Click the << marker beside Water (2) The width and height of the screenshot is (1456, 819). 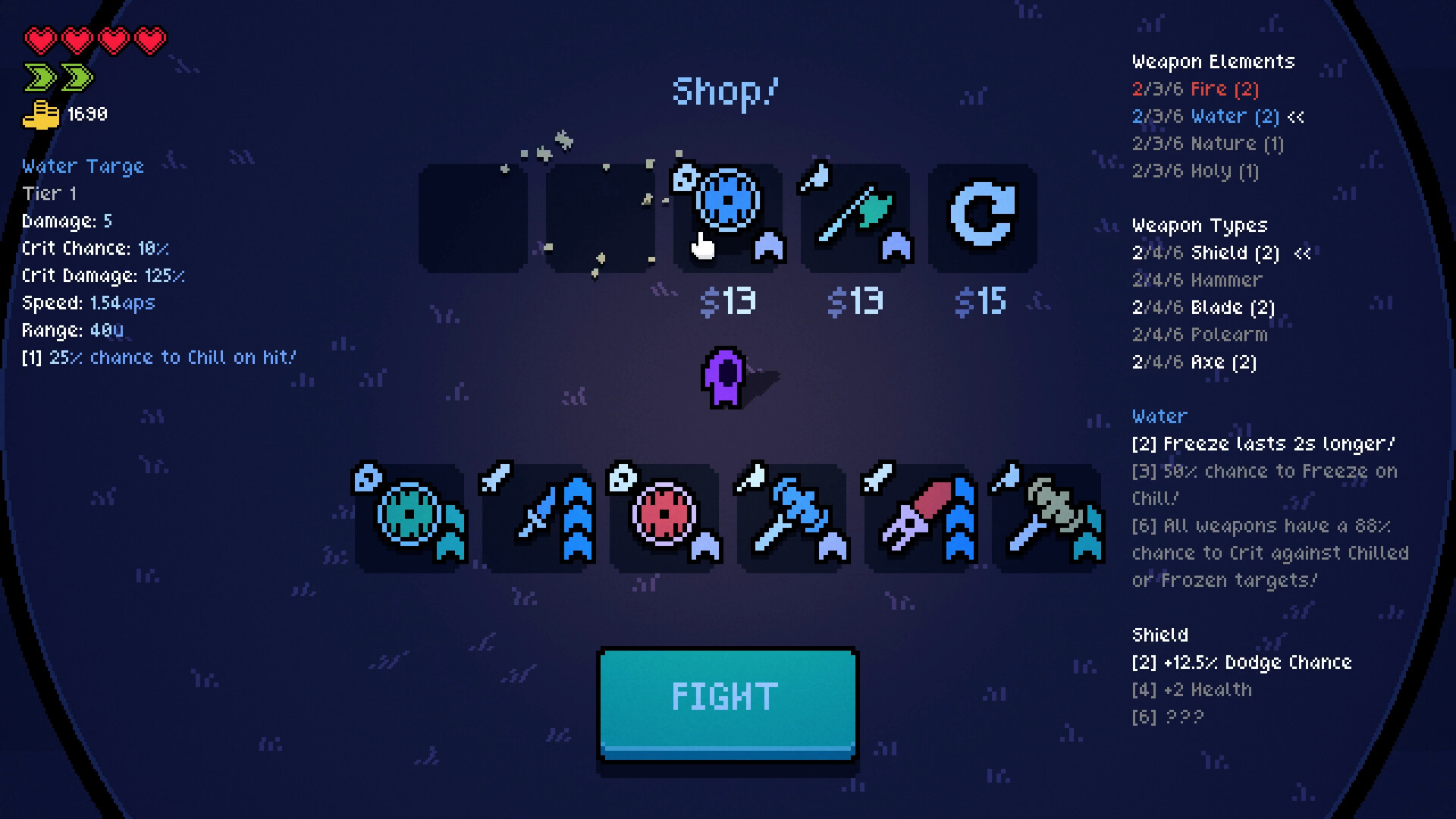click(x=1297, y=117)
